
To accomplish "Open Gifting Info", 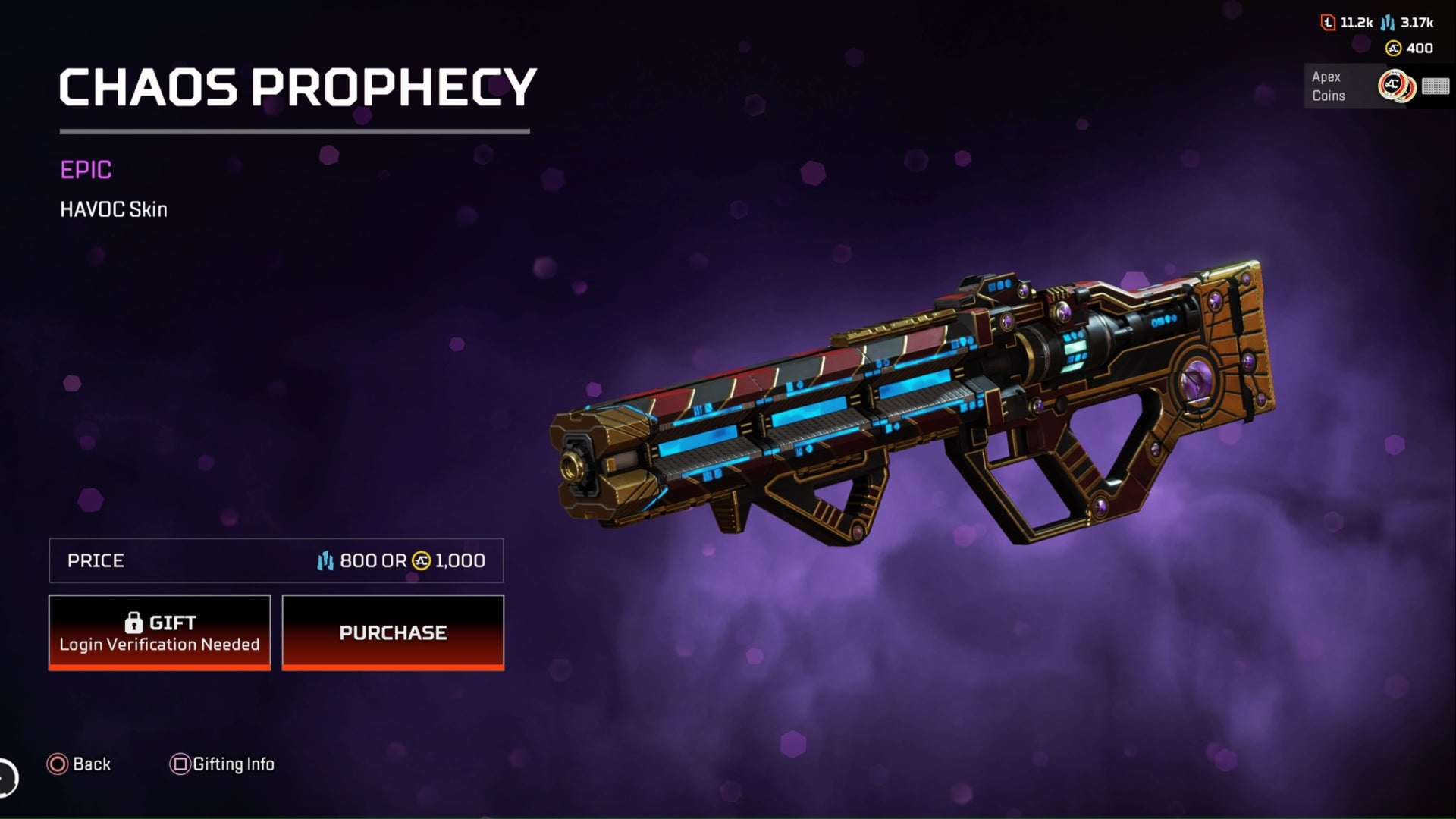I will pos(233,764).
